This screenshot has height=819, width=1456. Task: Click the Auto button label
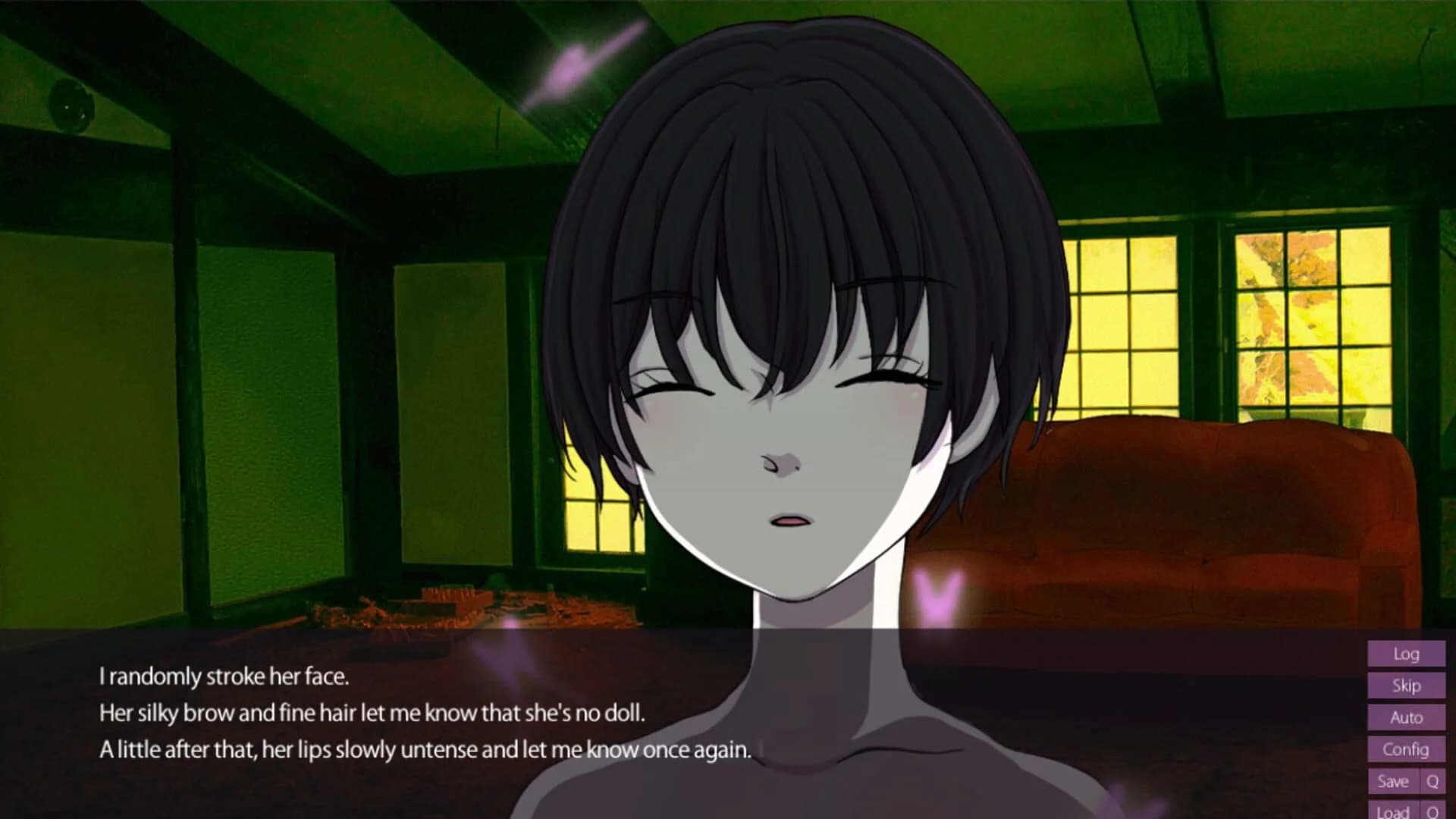pos(1407,717)
